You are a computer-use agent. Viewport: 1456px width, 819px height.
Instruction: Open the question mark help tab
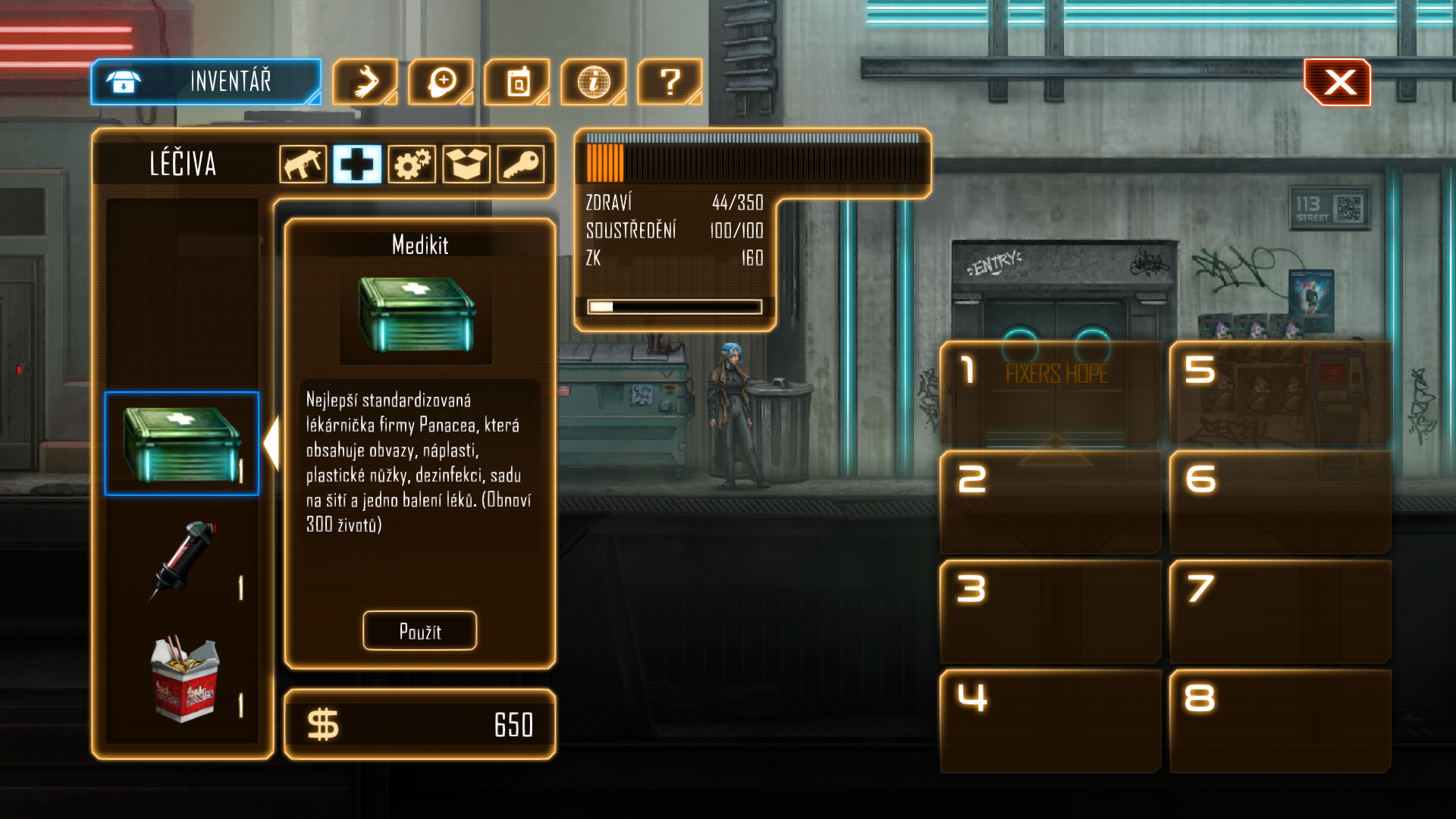click(670, 82)
